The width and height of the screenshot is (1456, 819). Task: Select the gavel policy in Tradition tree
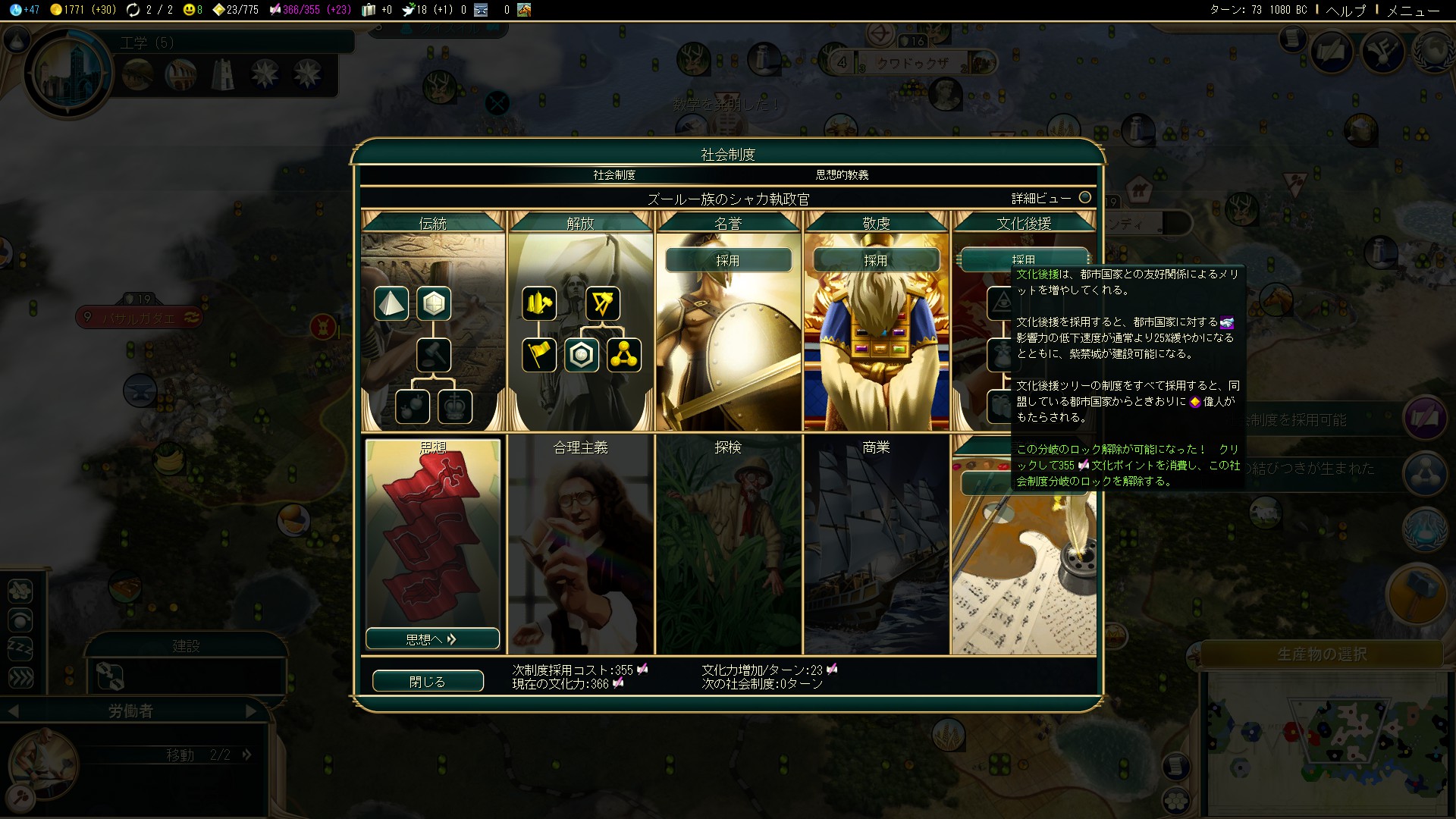pos(434,355)
